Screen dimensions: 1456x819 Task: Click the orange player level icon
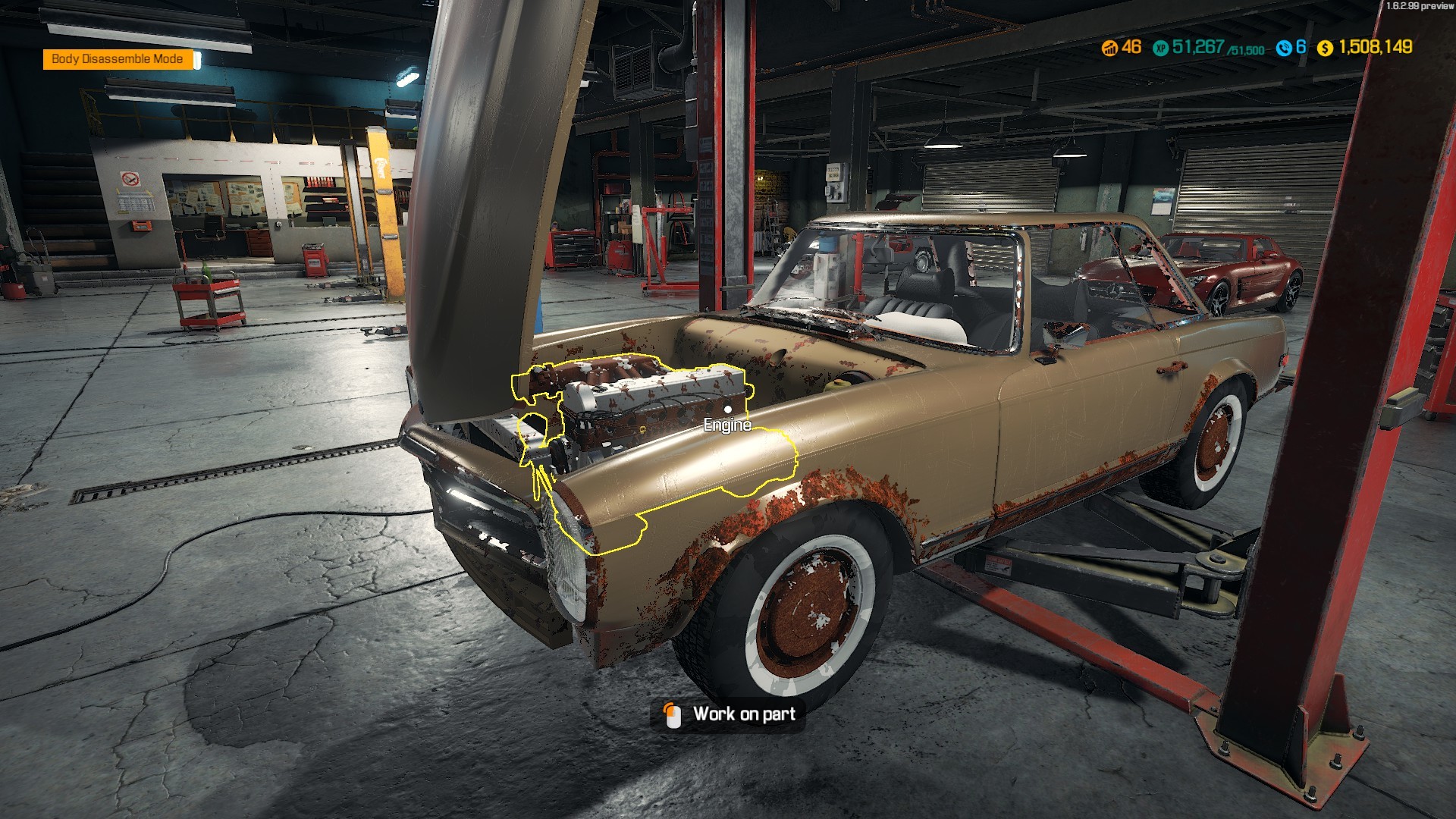click(1110, 48)
